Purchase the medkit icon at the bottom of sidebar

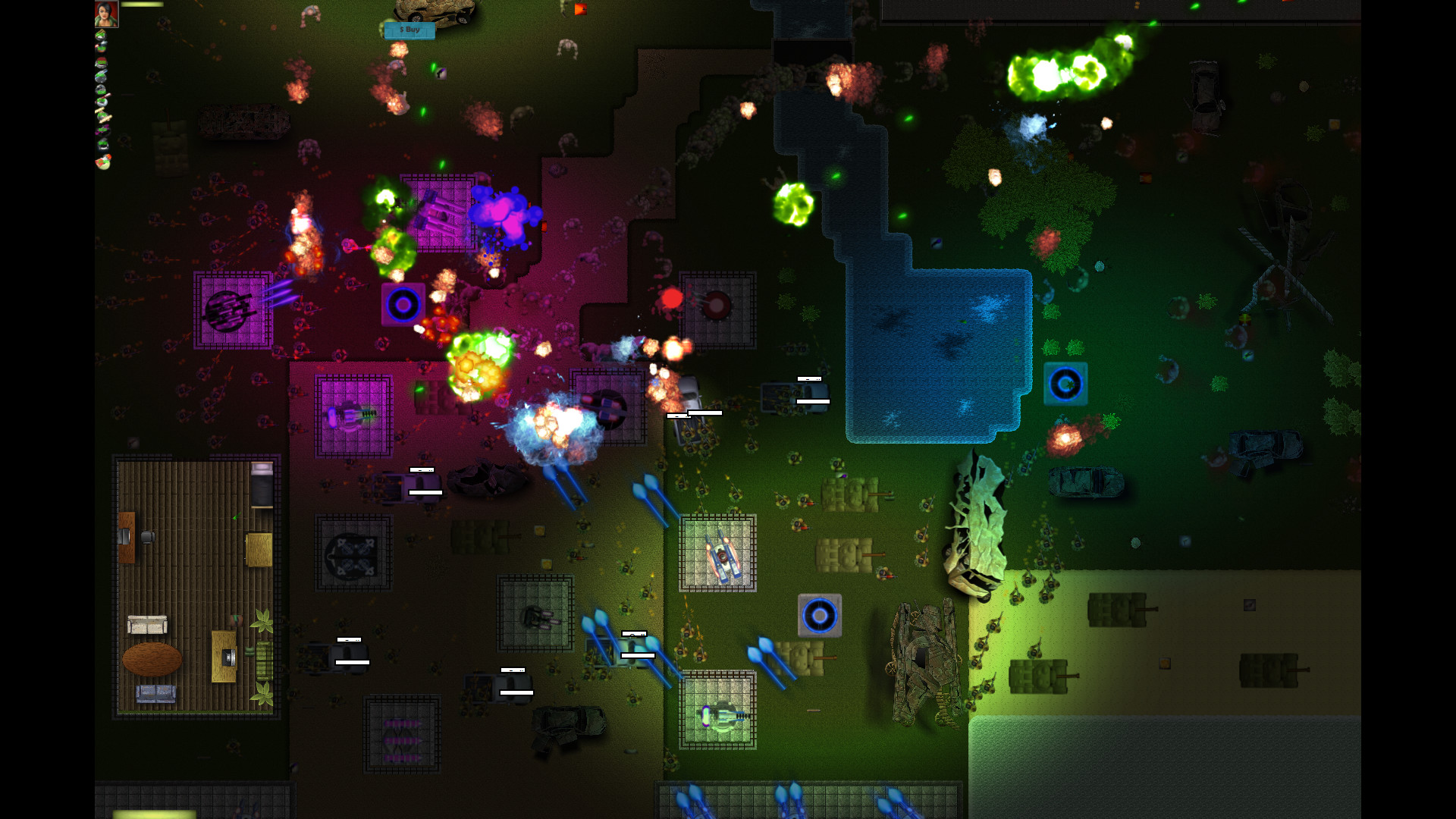coord(102,161)
